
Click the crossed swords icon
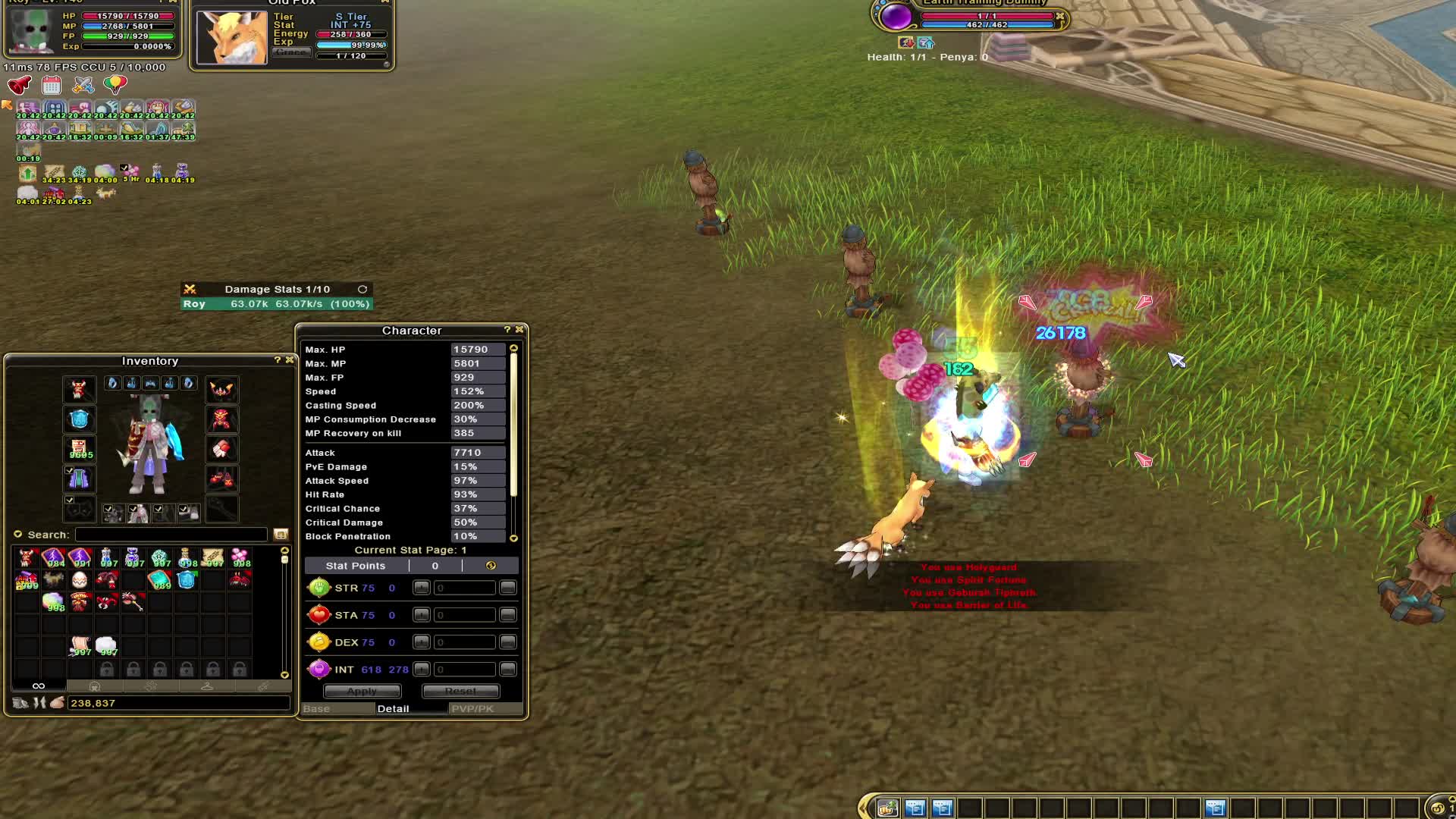83,85
